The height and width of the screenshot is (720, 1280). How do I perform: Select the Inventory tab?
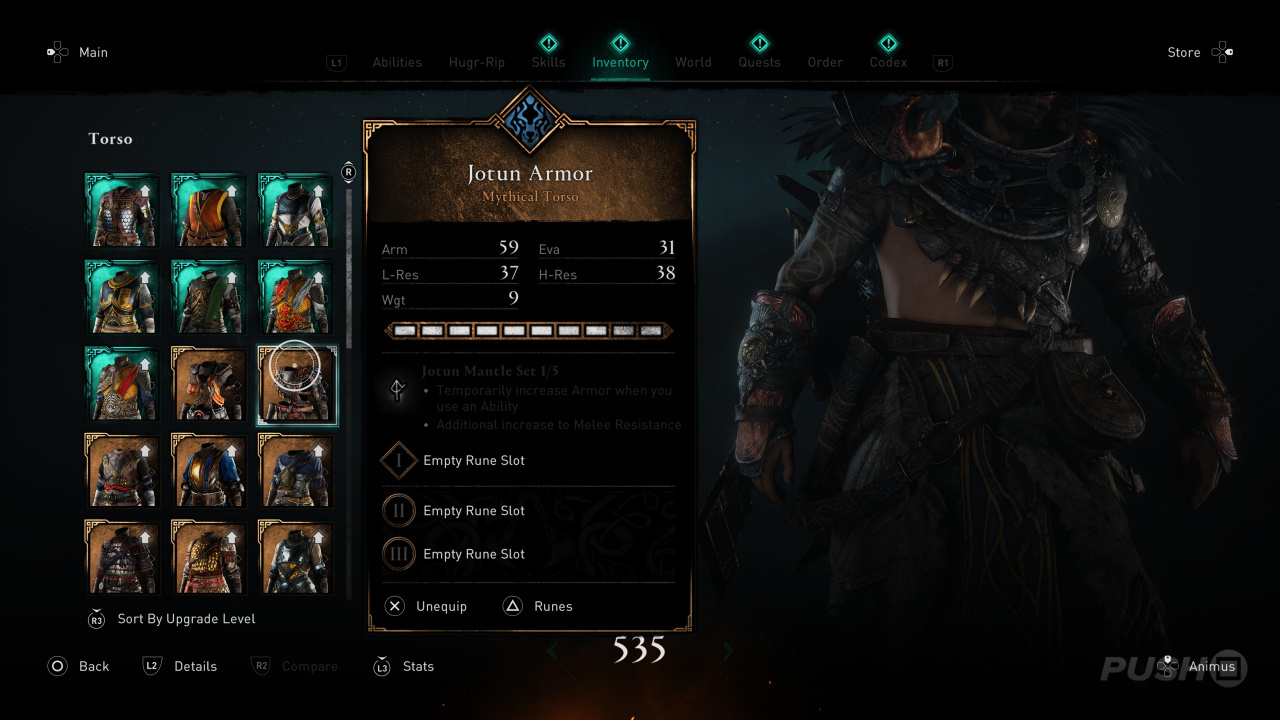(620, 62)
